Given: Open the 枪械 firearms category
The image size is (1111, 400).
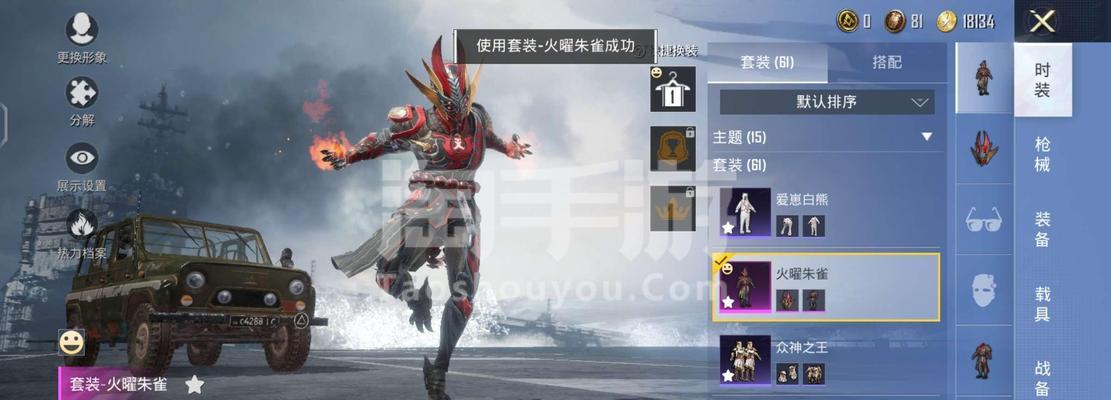Looking at the screenshot, I should pos(1042,155).
